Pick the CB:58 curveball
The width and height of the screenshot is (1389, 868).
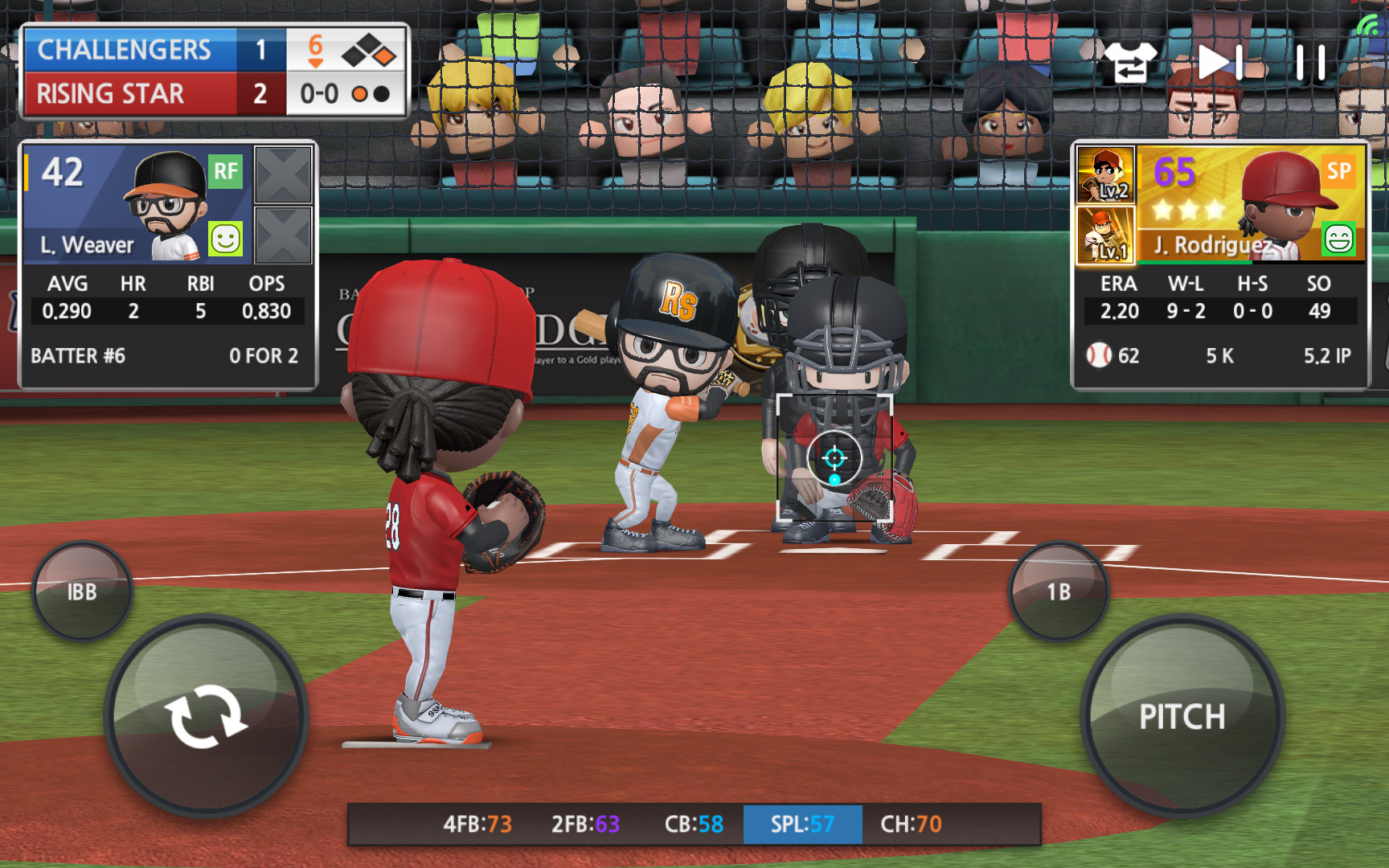tap(693, 824)
